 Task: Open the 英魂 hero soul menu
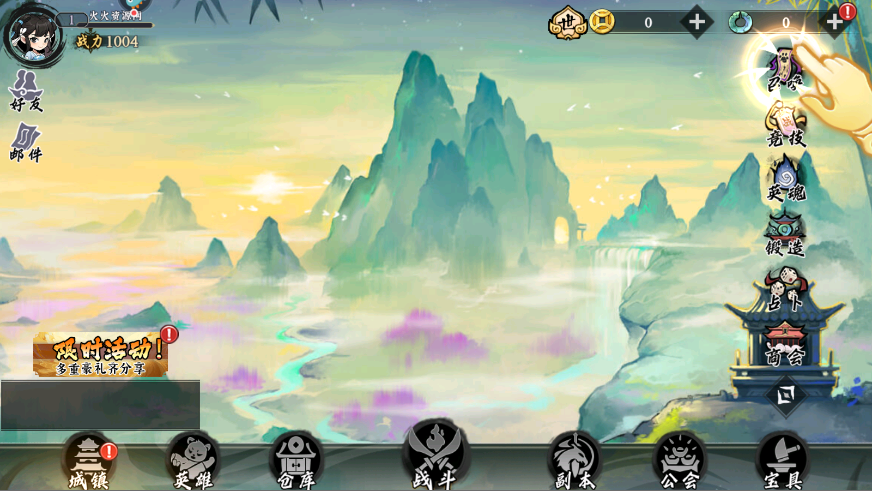pos(786,180)
